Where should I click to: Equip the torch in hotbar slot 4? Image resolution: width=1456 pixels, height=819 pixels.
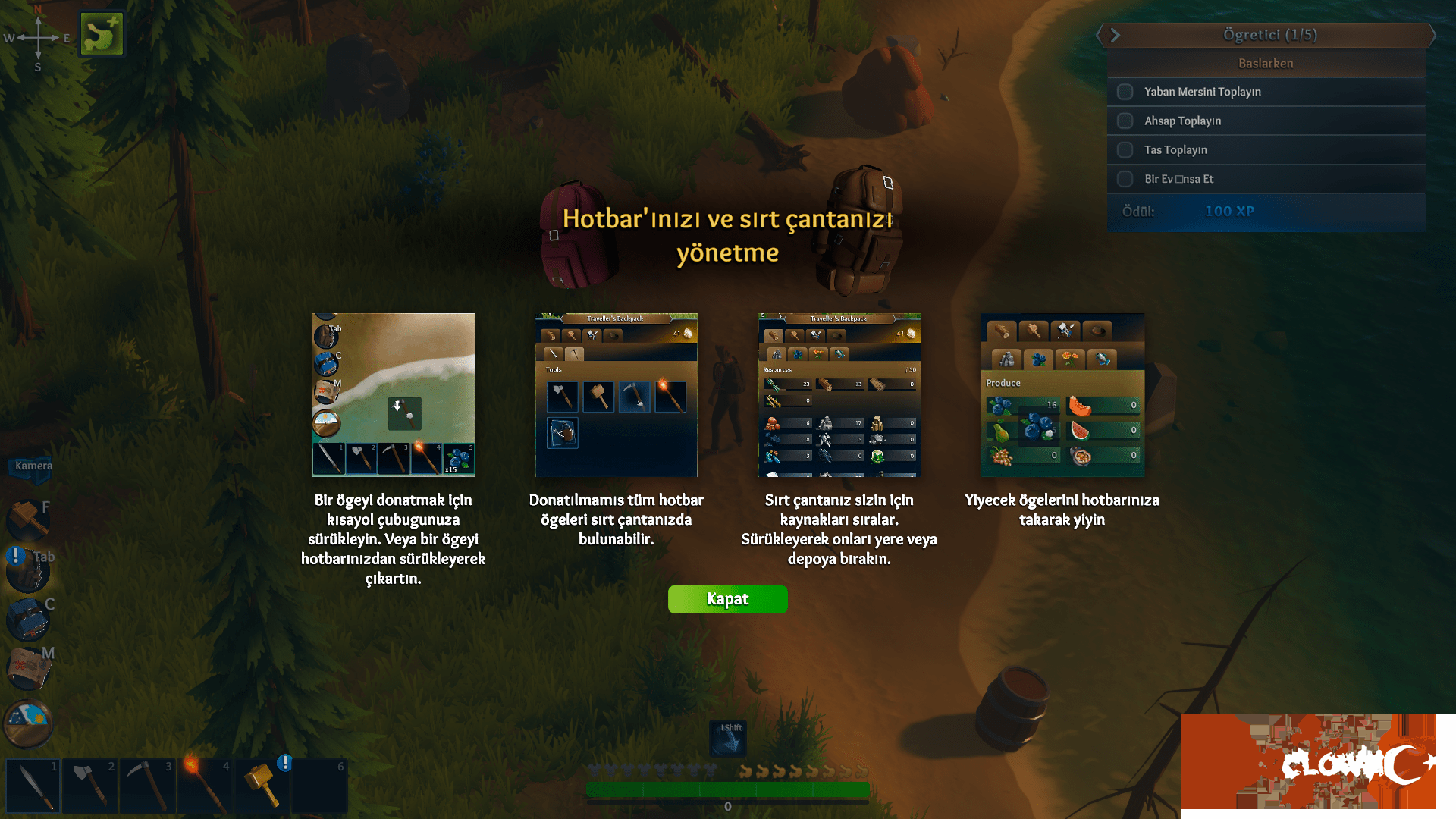pos(204,785)
